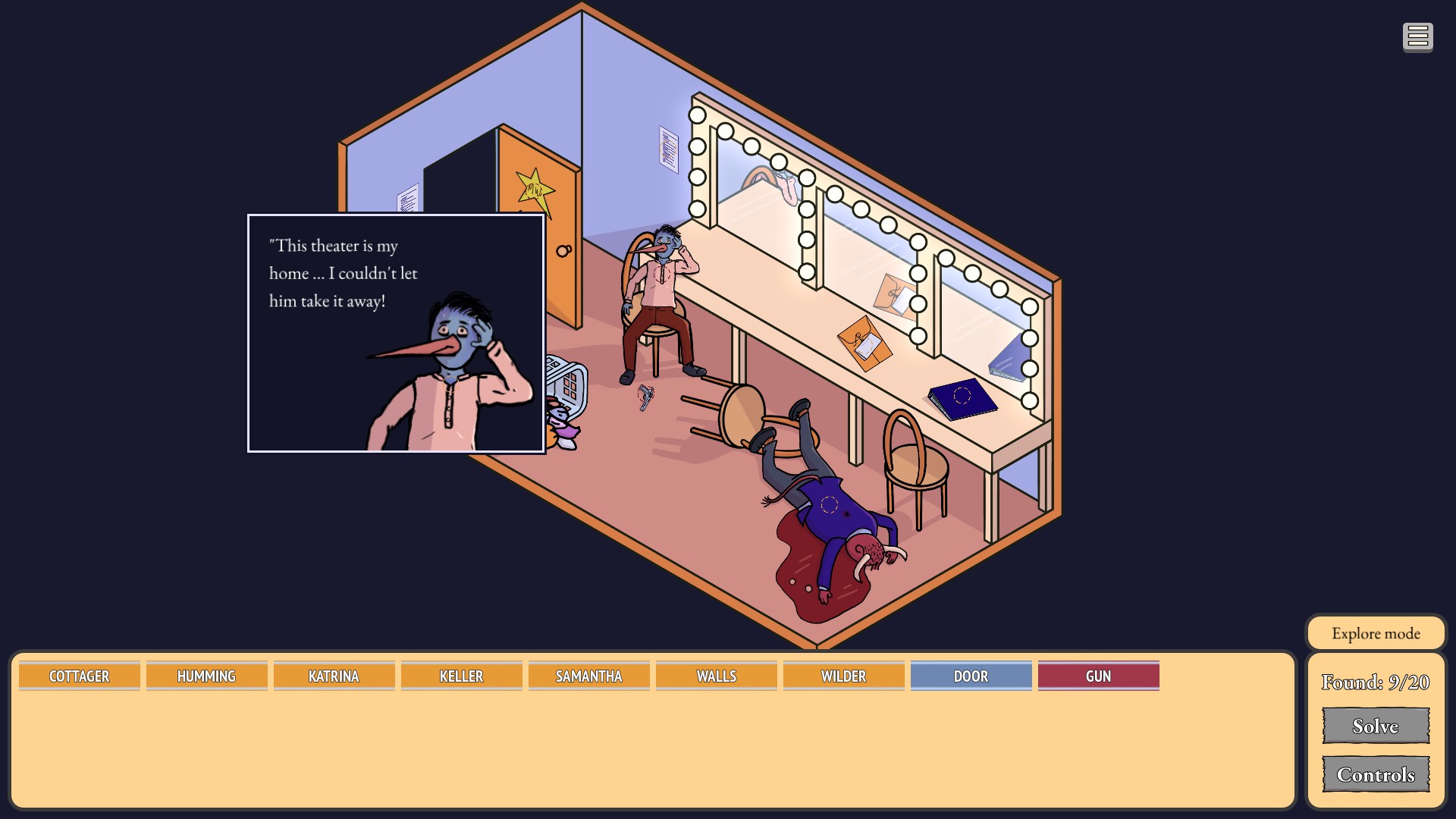Open the hamburger menu icon
Screen dimensions: 1456x819
click(1417, 36)
